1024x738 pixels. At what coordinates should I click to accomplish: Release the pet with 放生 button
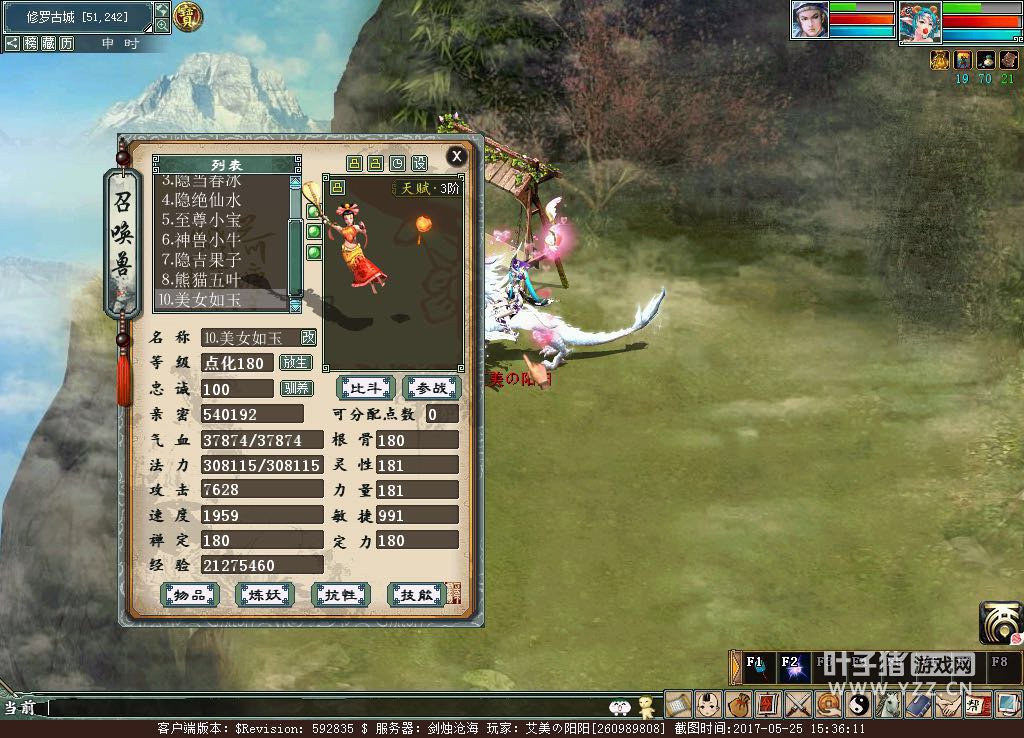[x=295, y=363]
